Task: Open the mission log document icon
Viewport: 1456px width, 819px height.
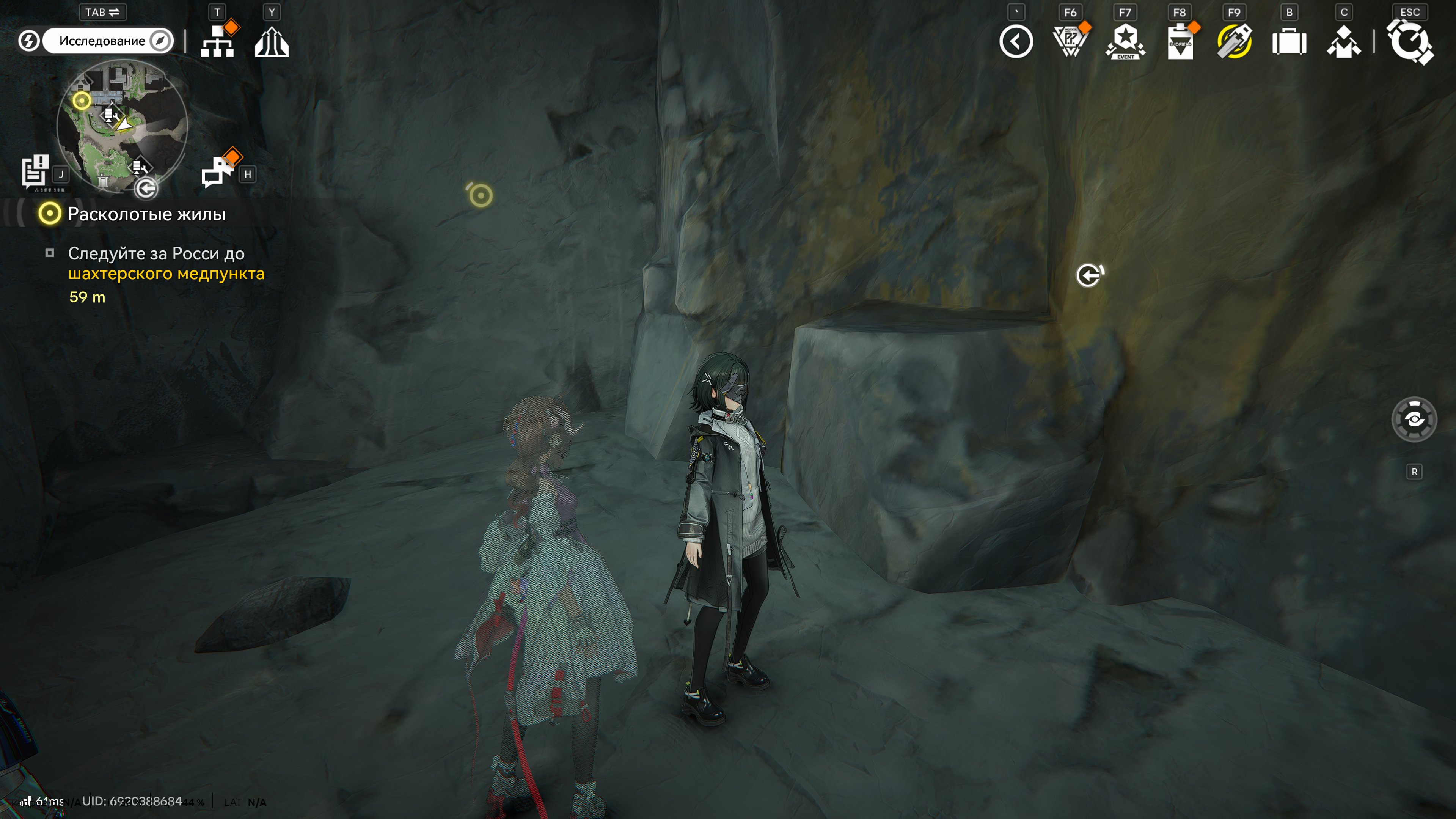Action: click(x=35, y=170)
